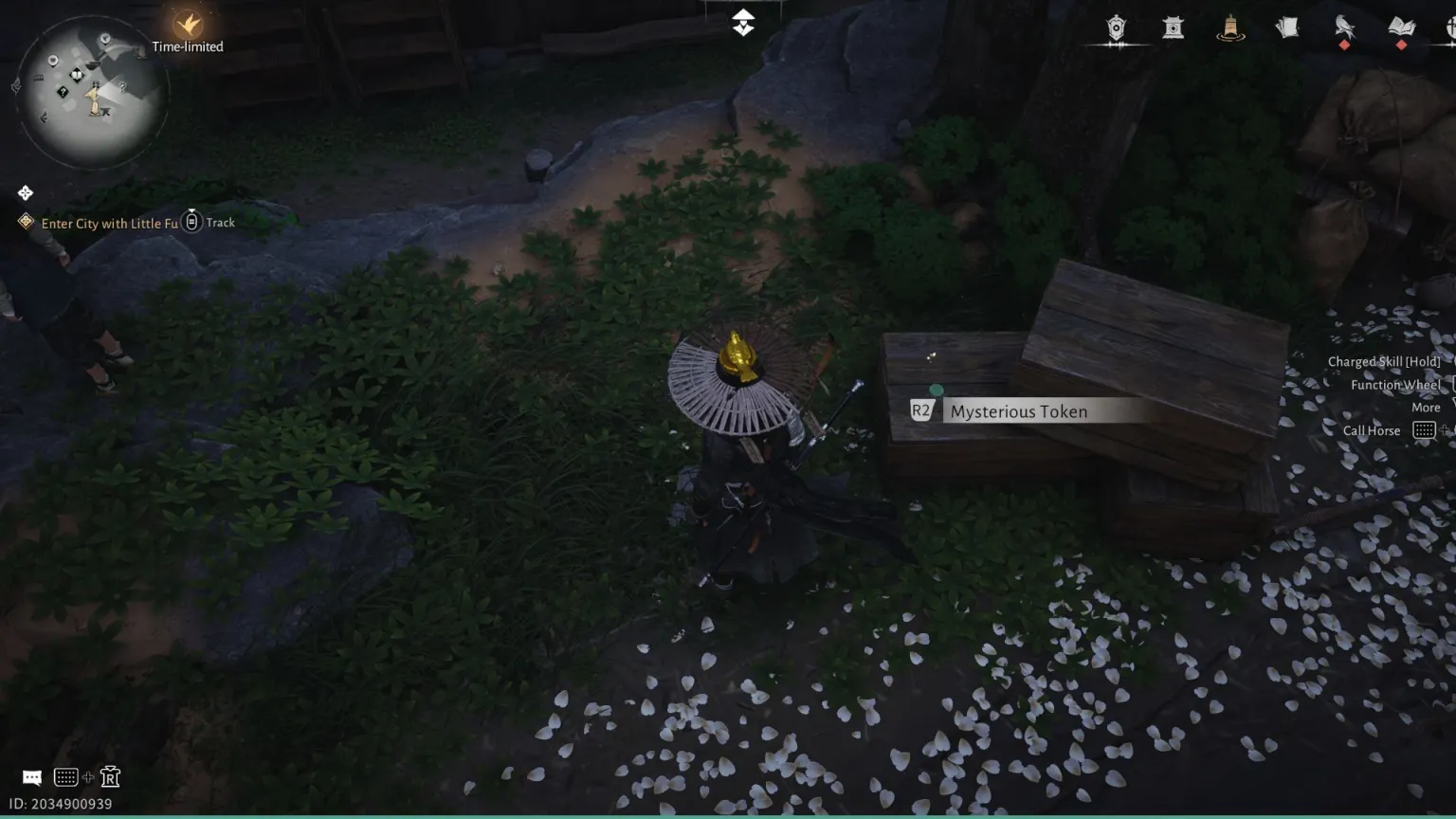Open the chat speech bubble
This screenshot has height=819, width=1456.
pyautogui.click(x=31, y=778)
